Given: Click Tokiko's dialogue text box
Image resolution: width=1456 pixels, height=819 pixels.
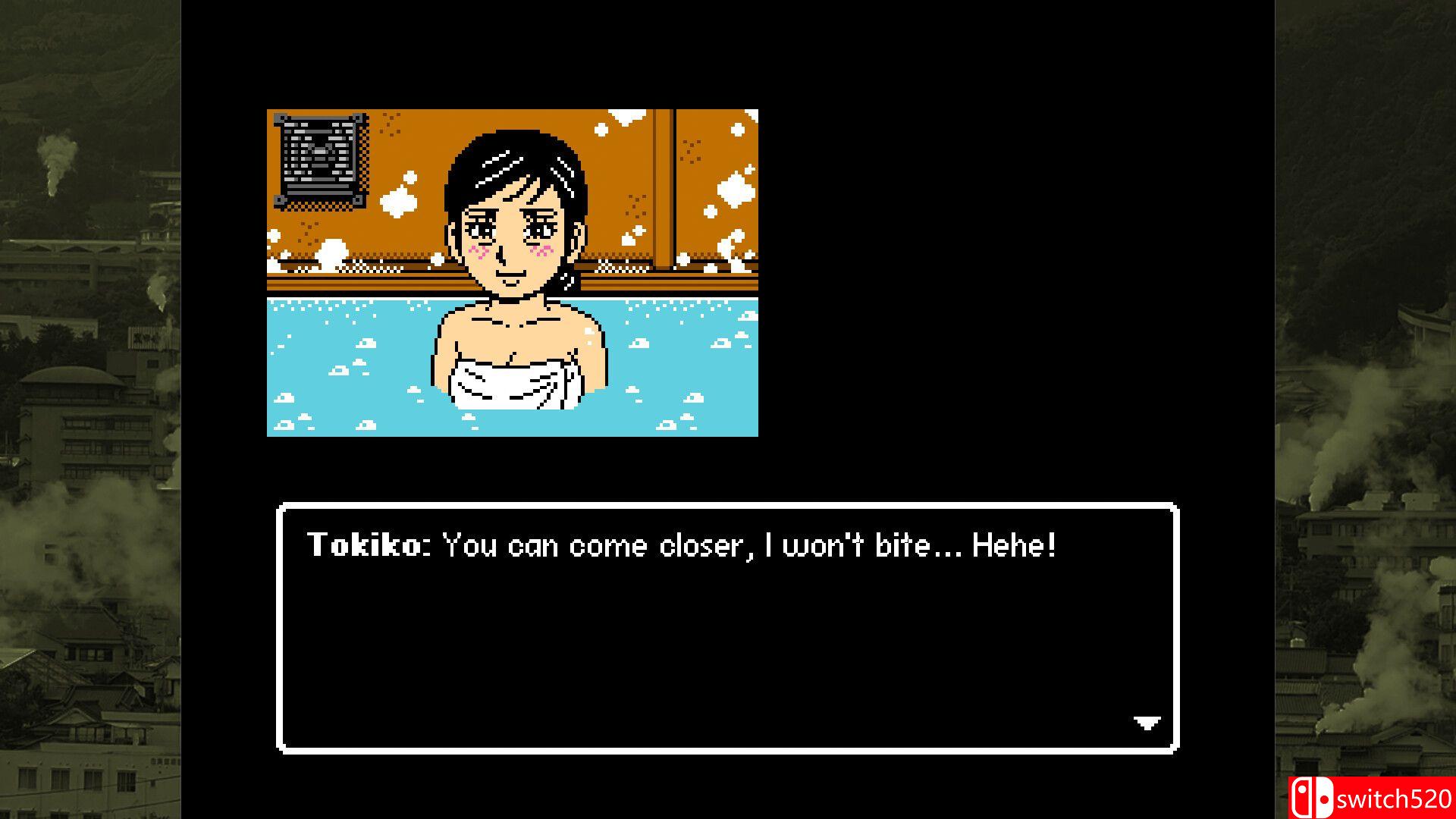Looking at the screenshot, I should (x=727, y=627).
